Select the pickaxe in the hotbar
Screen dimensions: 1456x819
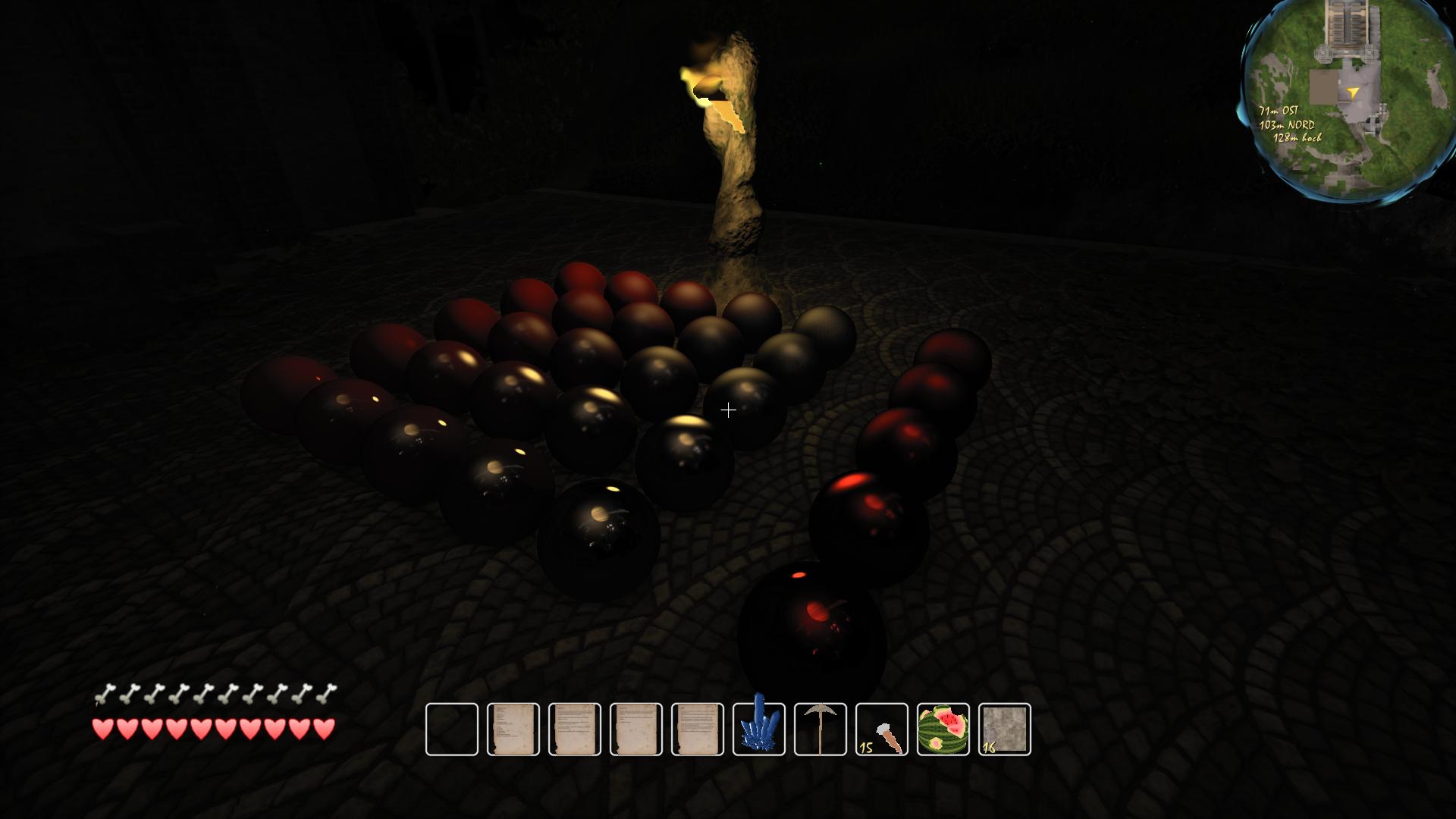click(x=821, y=730)
